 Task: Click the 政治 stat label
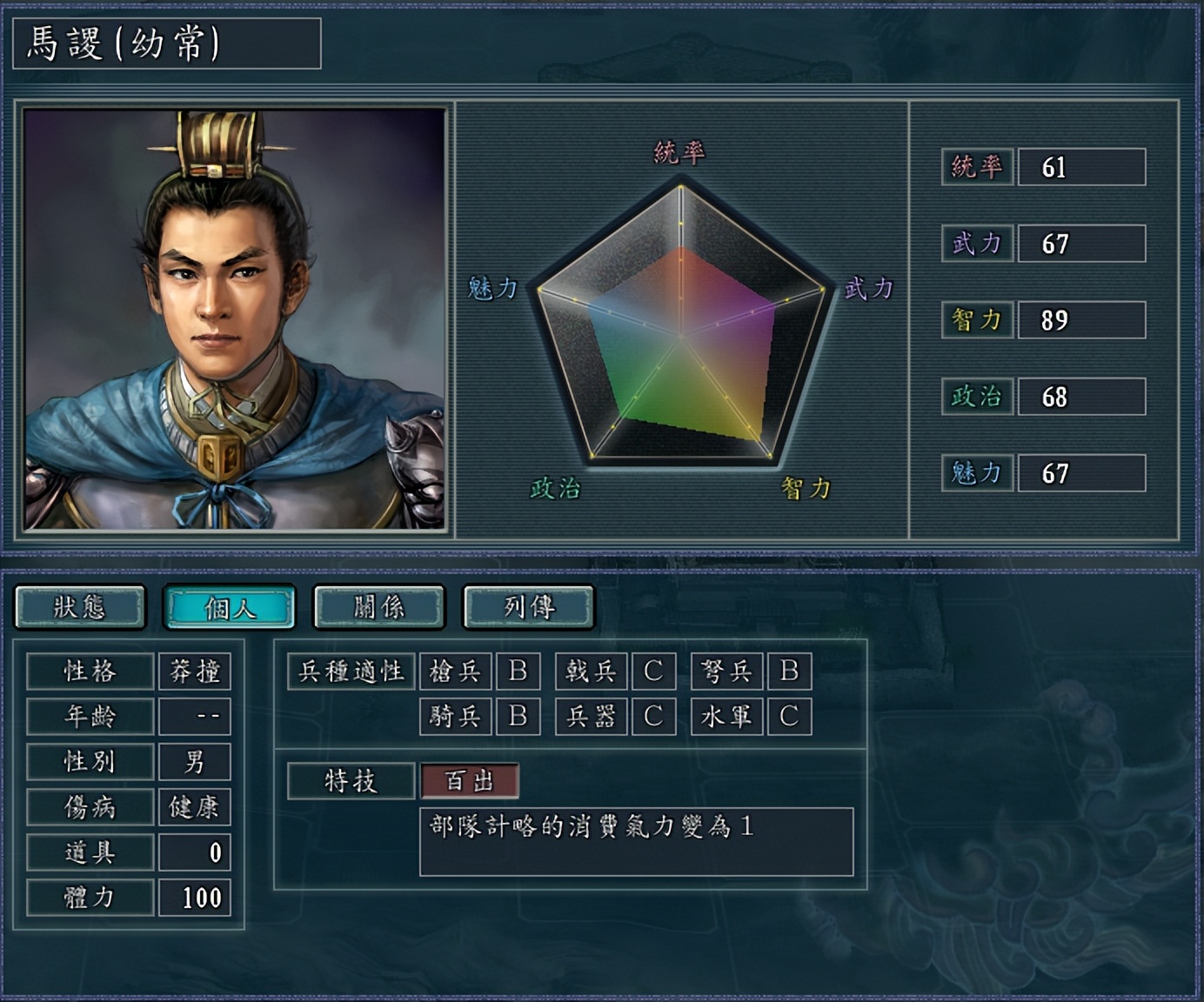(976, 397)
